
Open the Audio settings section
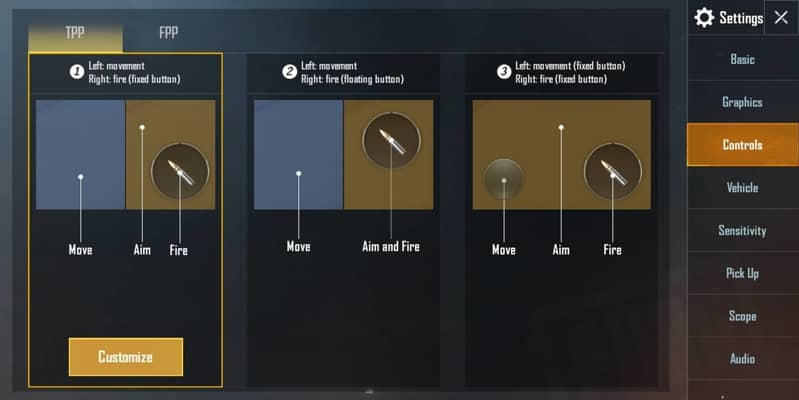(742, 359)
